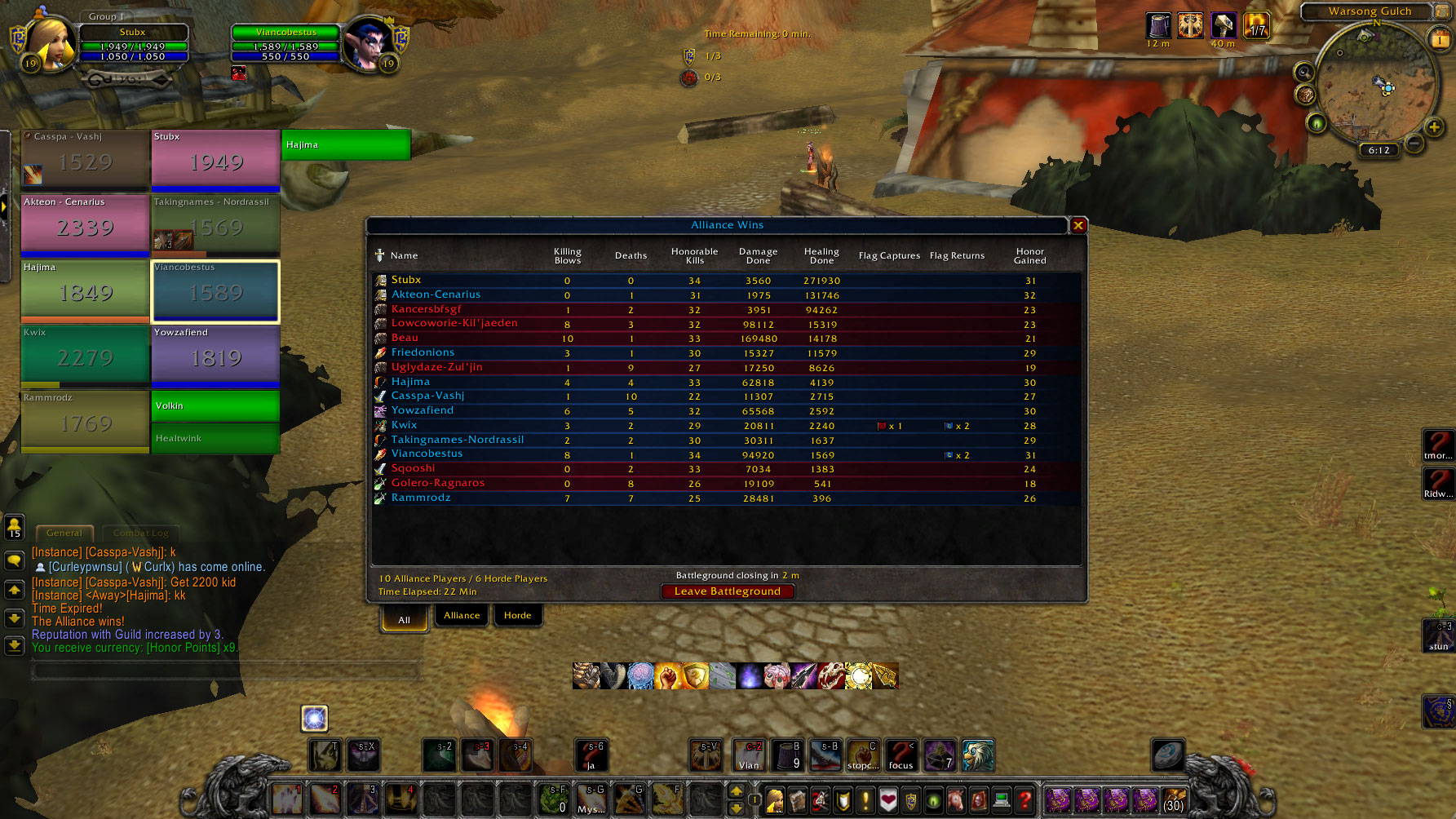Click the Stubx player portrait

coord(51,45)
